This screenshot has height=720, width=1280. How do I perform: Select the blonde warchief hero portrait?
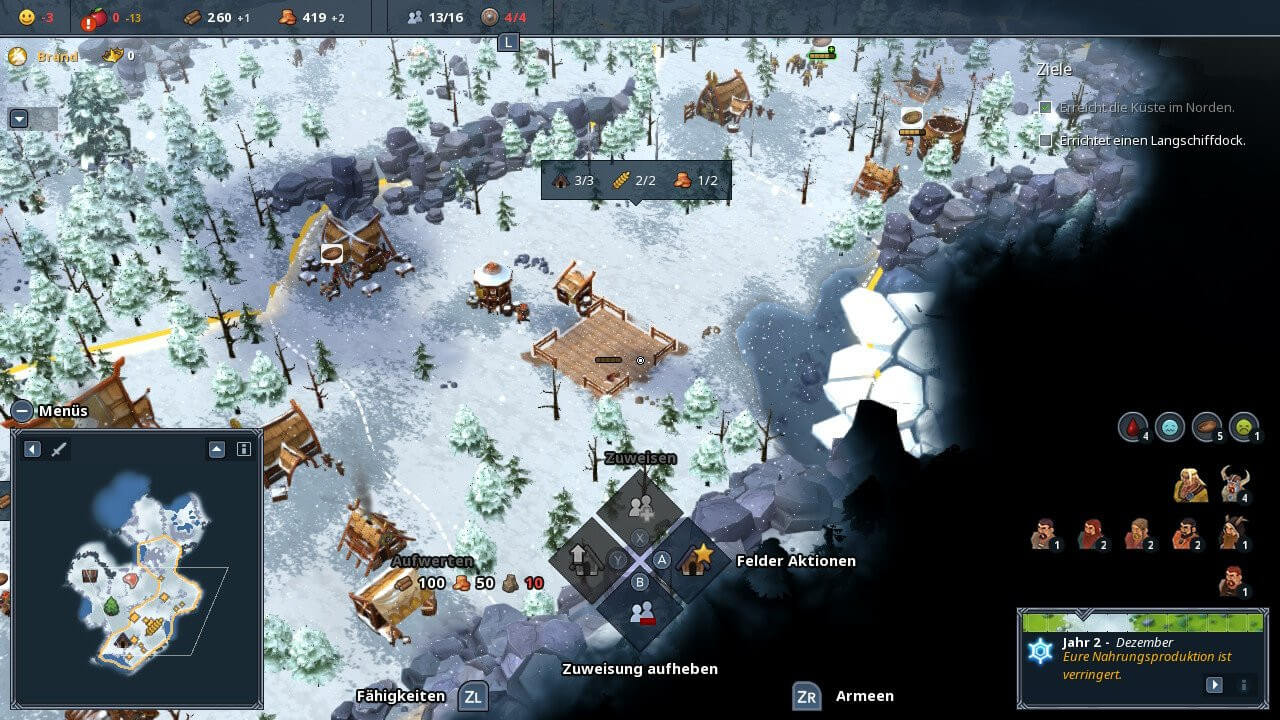pyautogui.click(x=1190, y=485)
